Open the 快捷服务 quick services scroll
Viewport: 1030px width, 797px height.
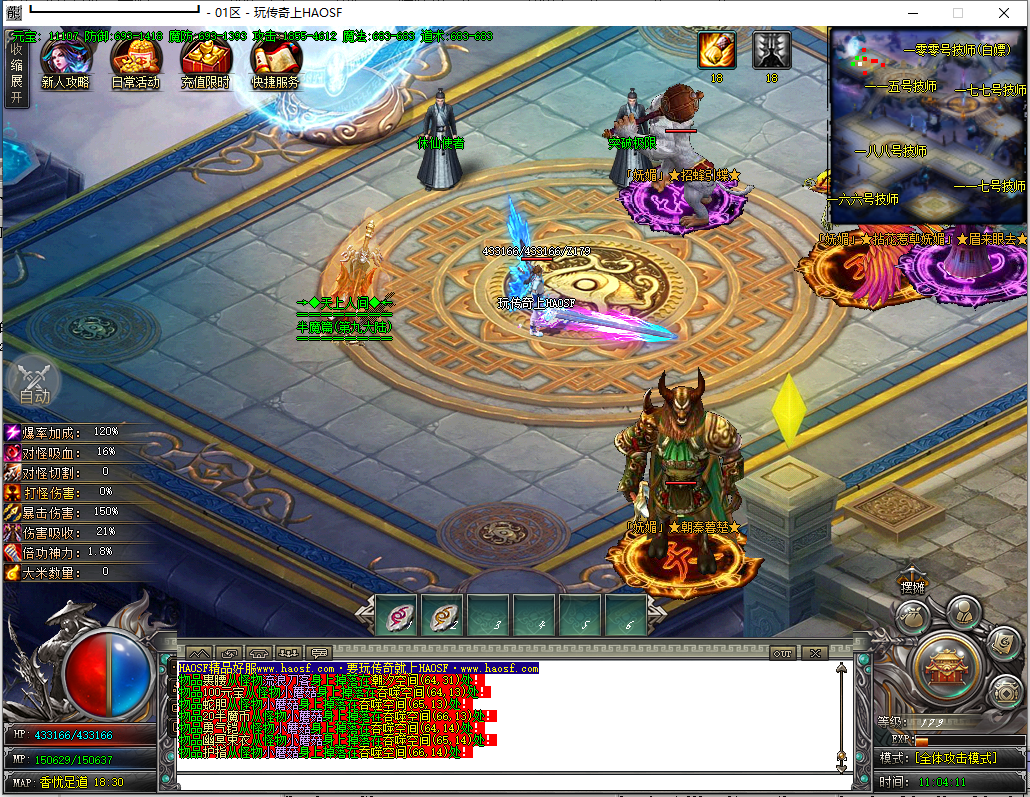276,64
